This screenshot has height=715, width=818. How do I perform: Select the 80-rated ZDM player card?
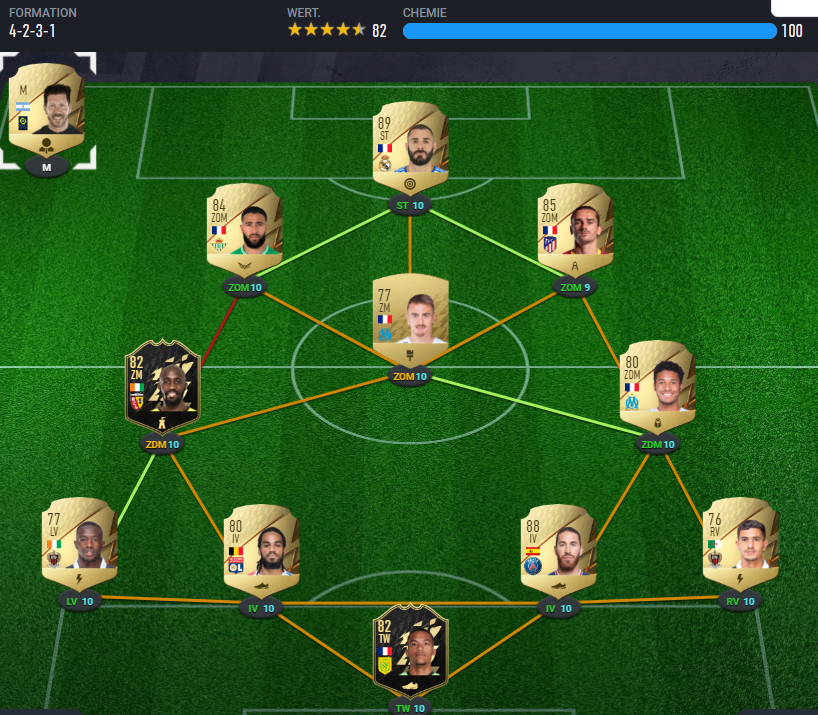click(x=657, y=388)
